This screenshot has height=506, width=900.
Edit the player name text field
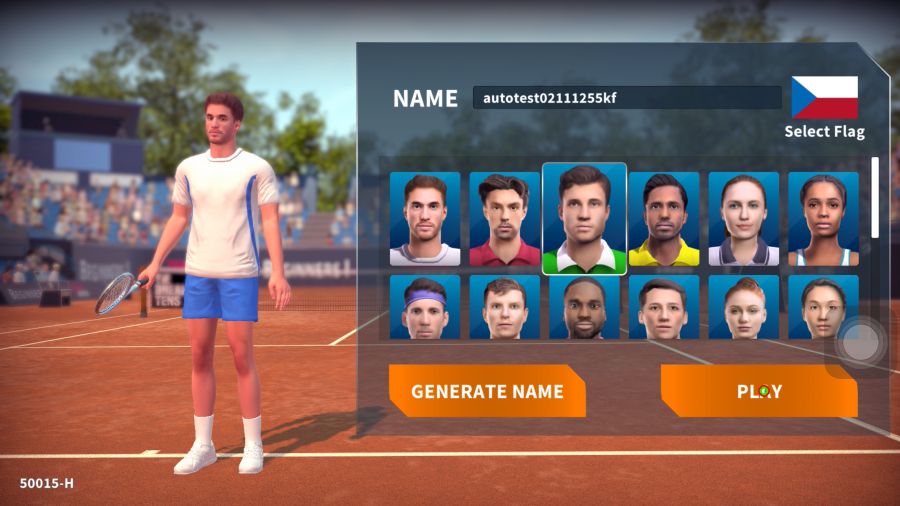[x=627, y=98]
